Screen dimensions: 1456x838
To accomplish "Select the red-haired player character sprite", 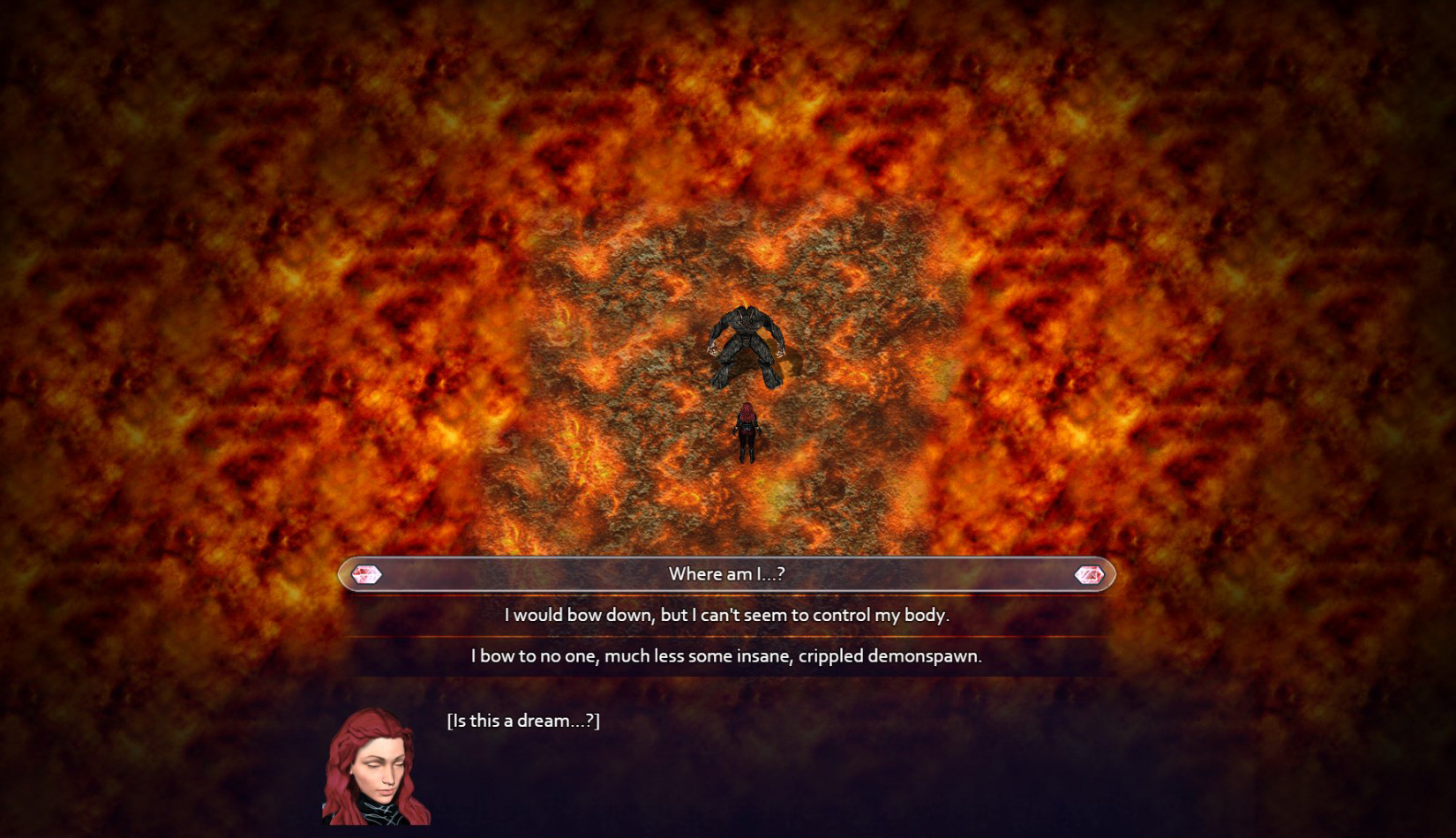I will tap(746, 434).
